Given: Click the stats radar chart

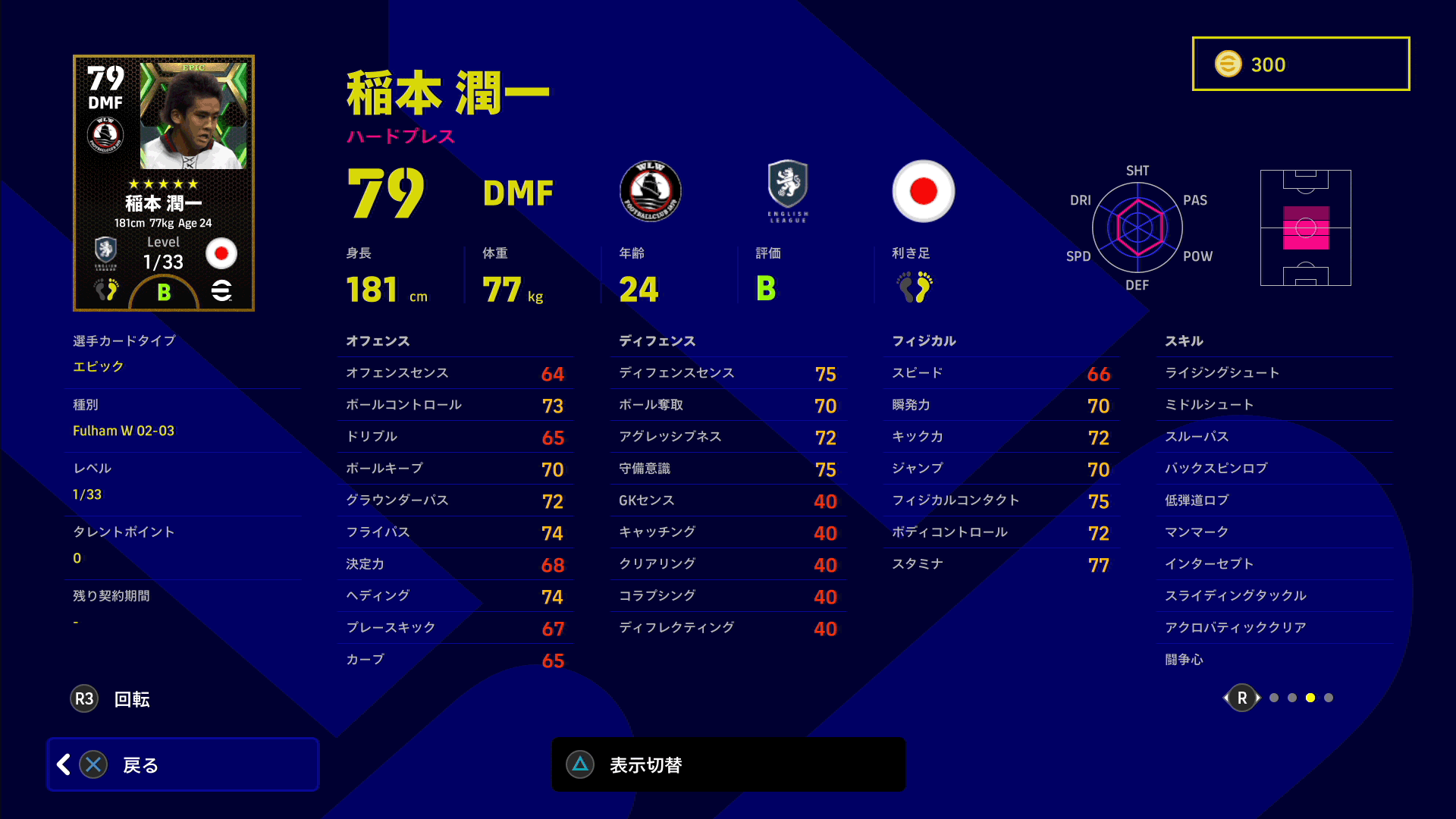Looking at the screenshot, I should pyautogui.click(x=1137, y=227).
